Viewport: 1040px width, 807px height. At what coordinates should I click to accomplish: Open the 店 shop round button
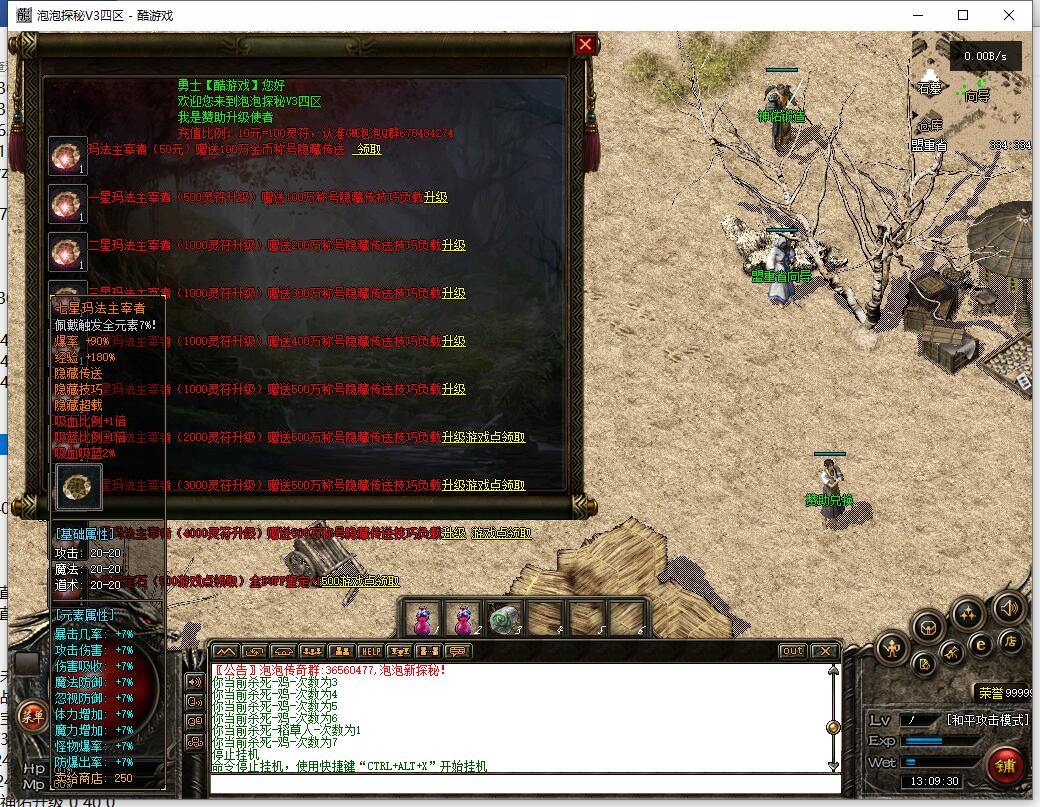(1011, 641)
